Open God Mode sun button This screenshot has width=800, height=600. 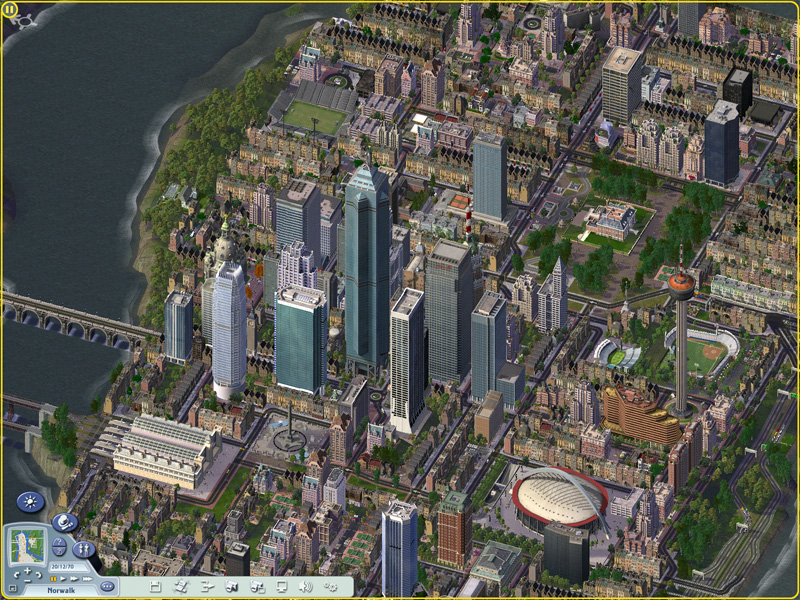(x=30, y=502)
